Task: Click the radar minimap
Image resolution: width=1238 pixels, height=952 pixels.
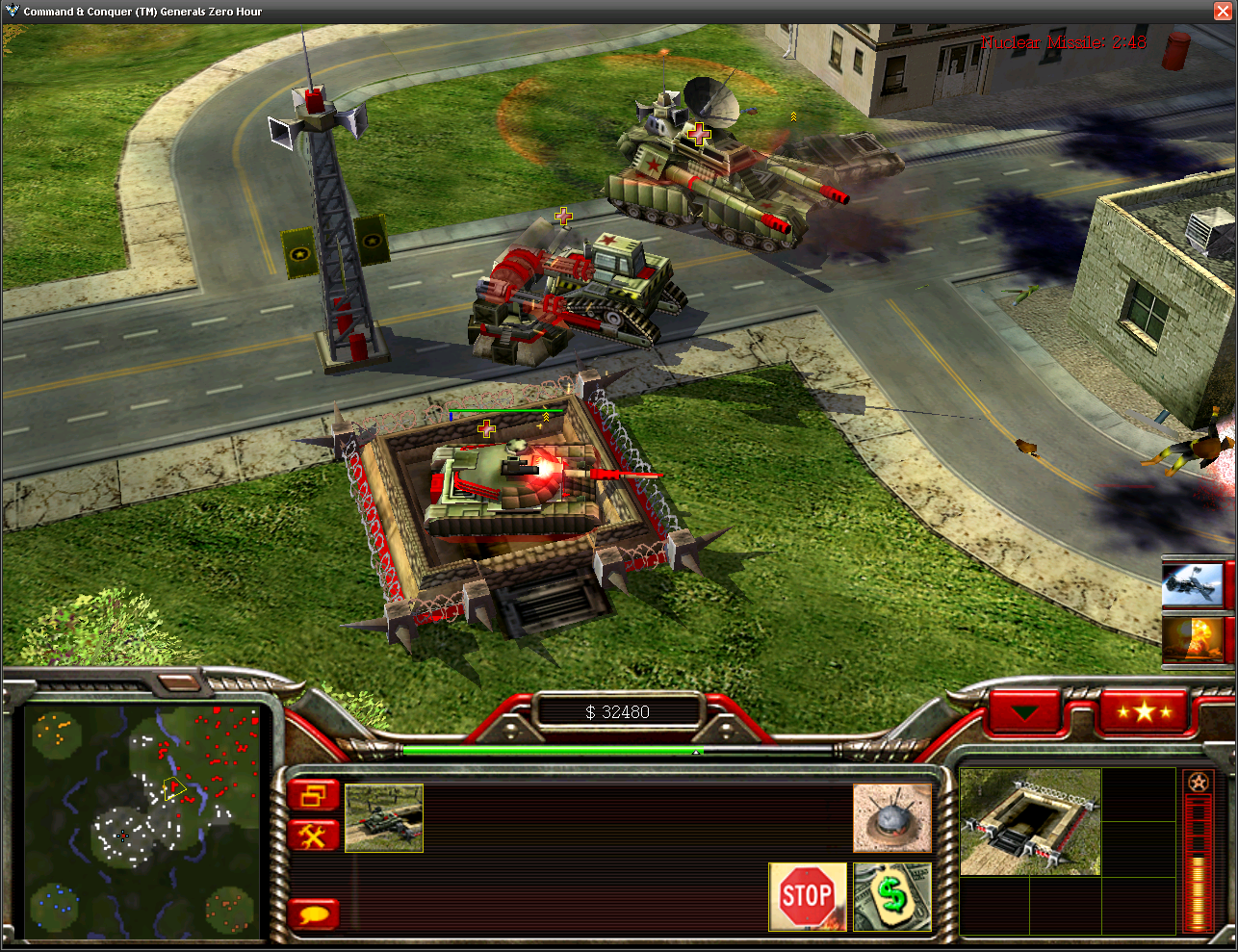Action: click(142, 822)
